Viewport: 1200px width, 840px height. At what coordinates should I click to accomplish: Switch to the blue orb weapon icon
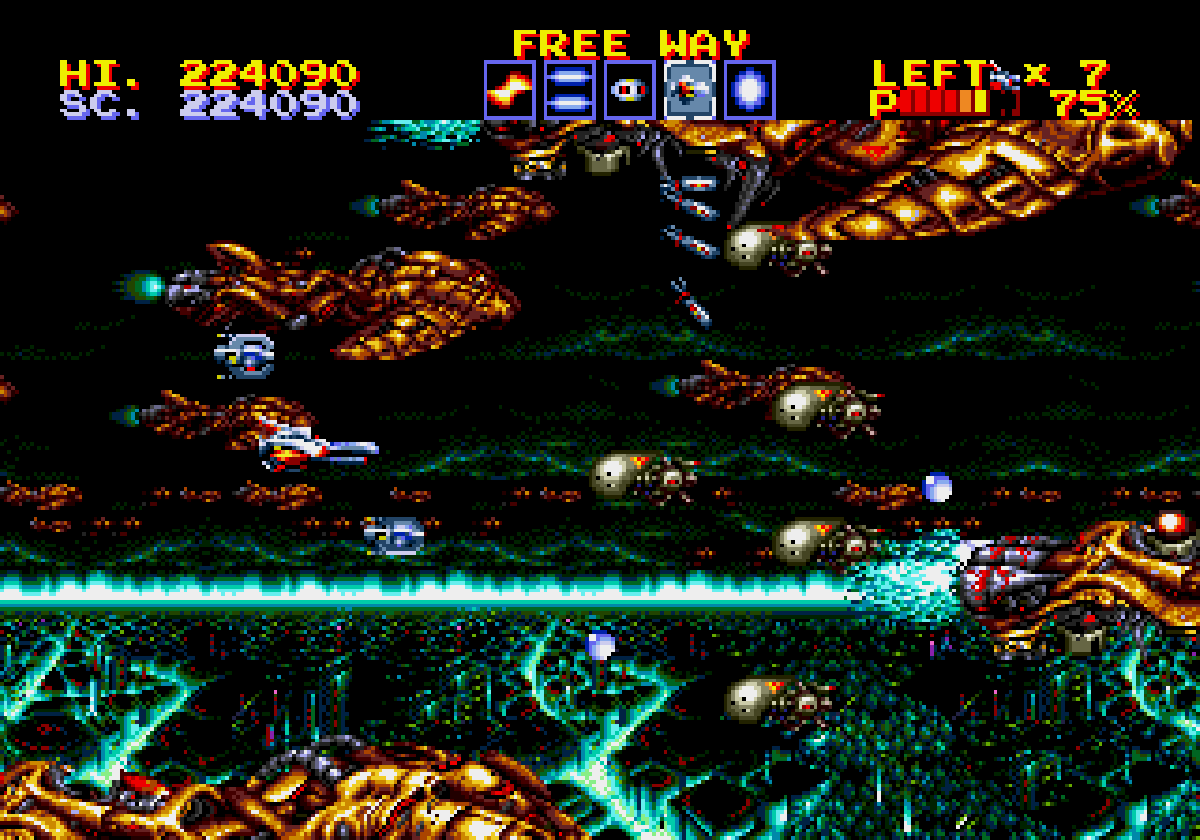tap(749, 90)
